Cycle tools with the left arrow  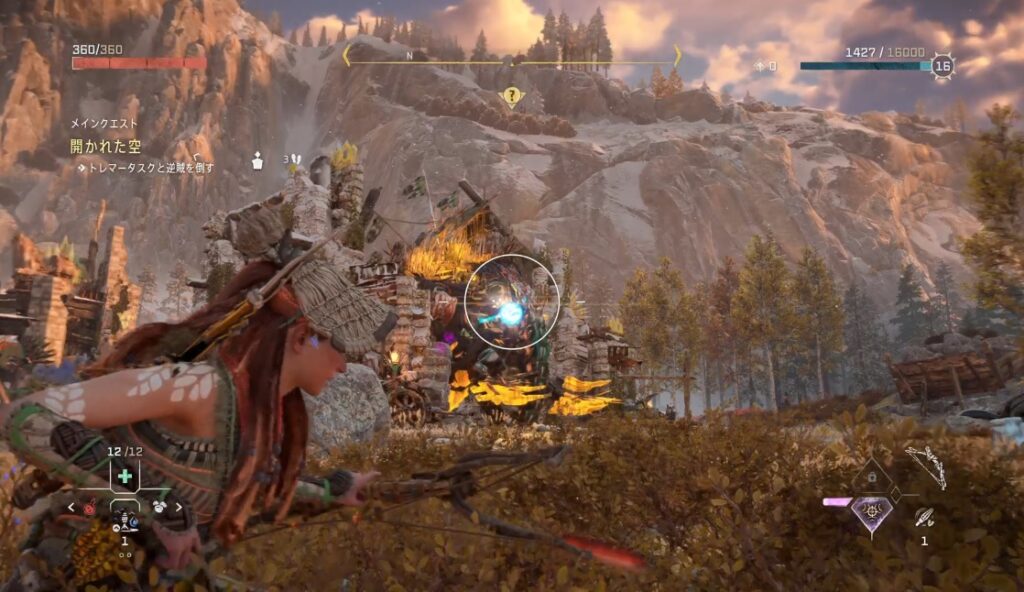70,508
